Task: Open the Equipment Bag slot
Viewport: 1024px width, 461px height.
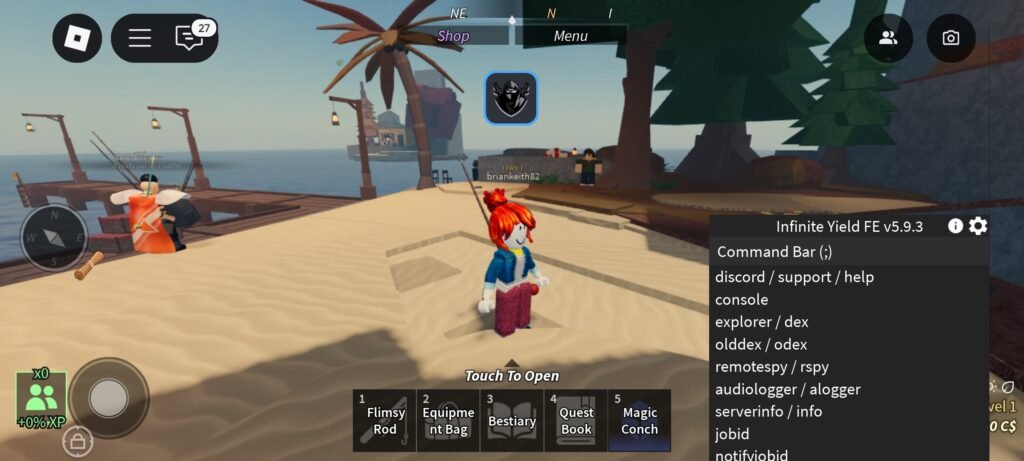Action: pyautogui.click(x=448, y=421)
